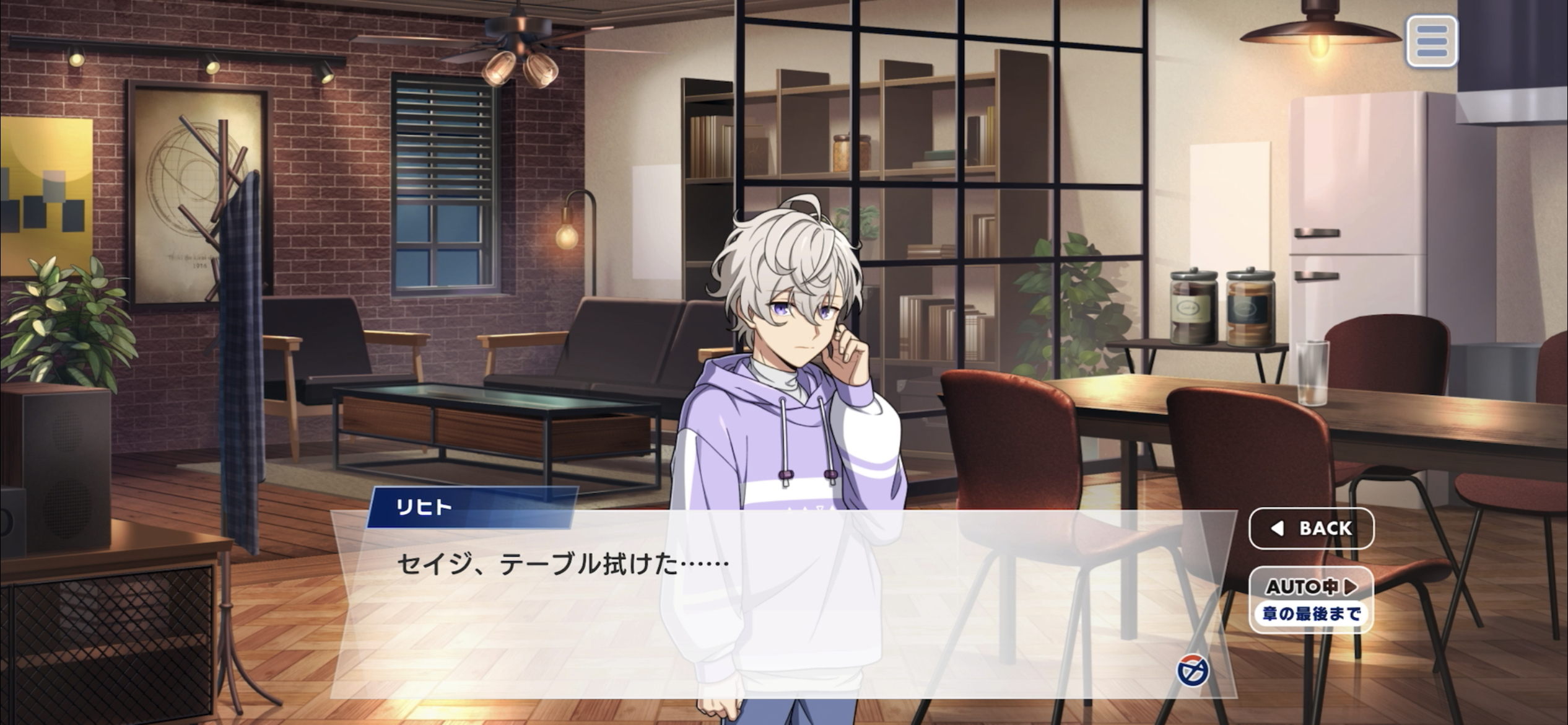Go back with the BACK button
This screenshot has height=725, width=1568.
[x=1311, y=528]
